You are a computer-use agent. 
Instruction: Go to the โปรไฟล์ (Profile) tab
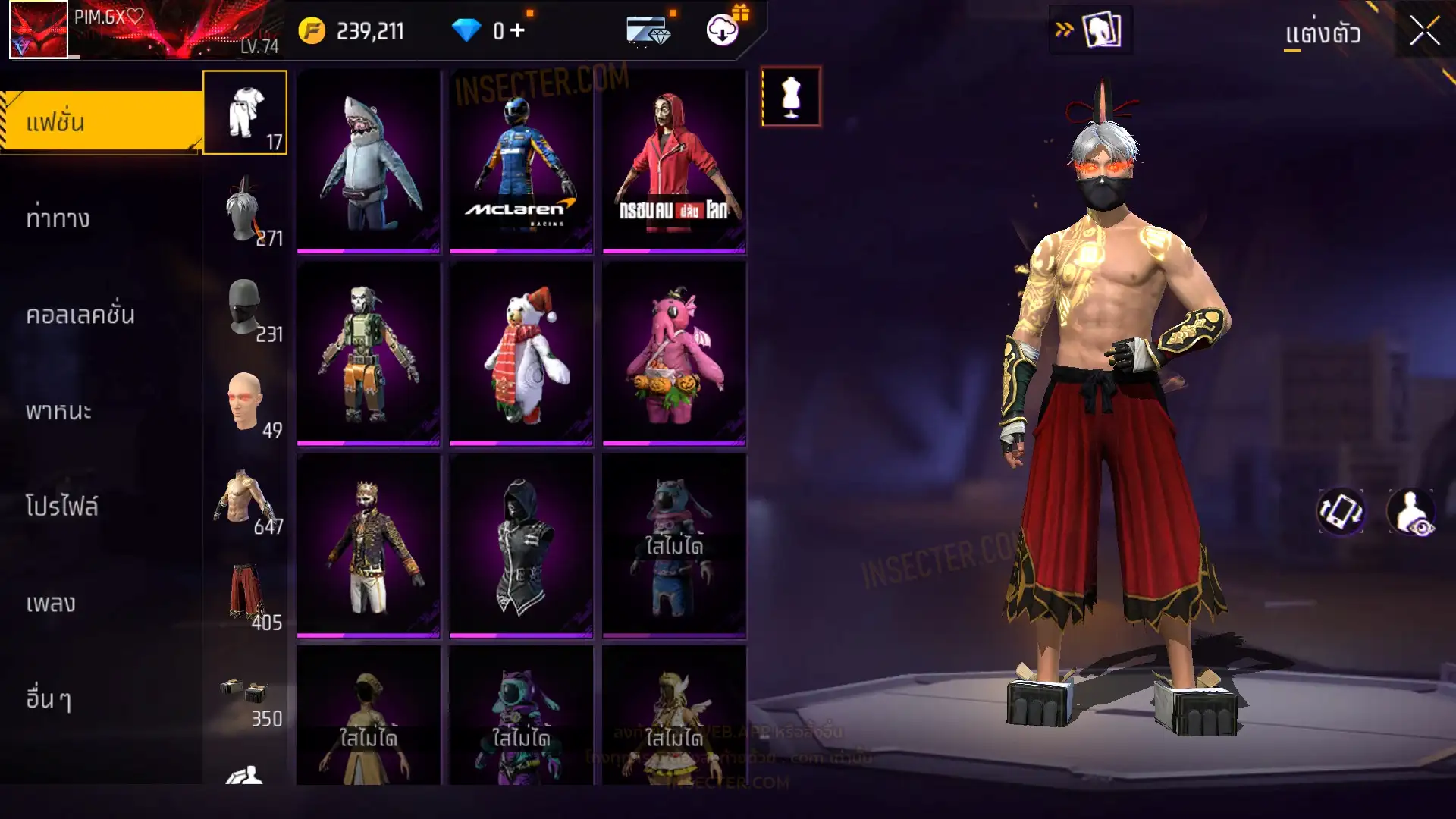pos(61,507)
